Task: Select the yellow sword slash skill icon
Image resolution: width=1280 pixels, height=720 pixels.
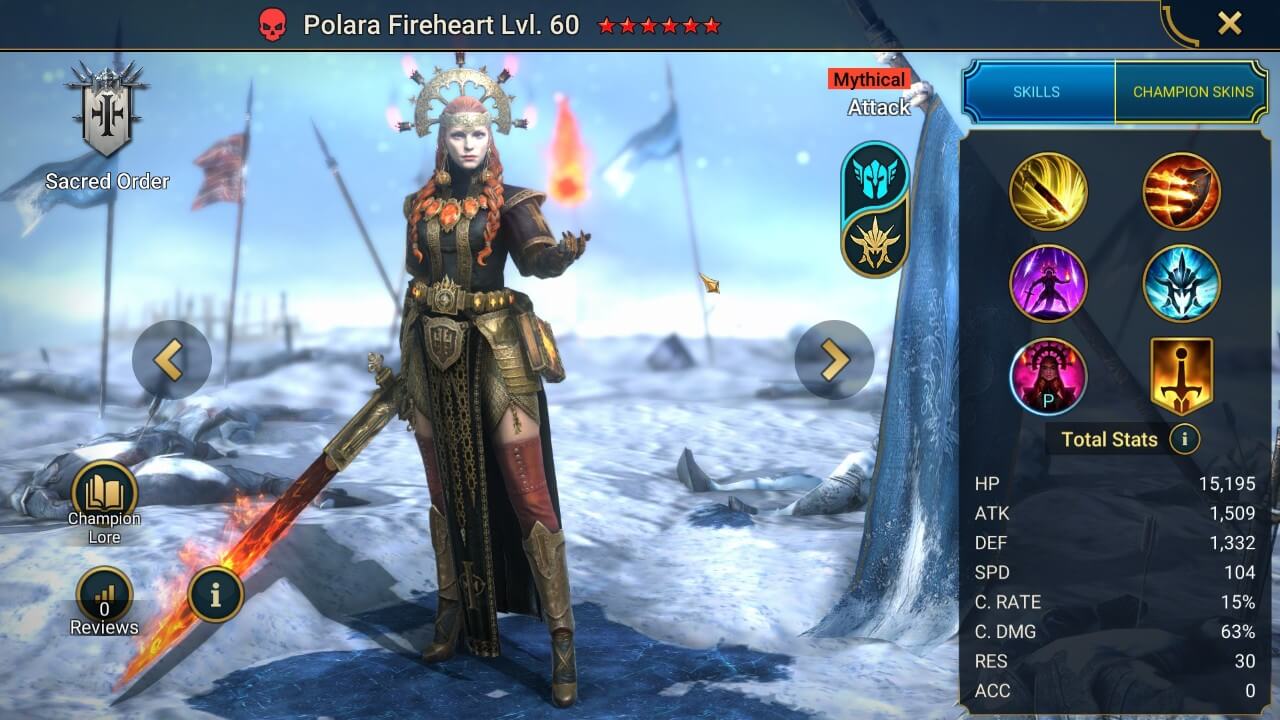Action: pos(1048,191)
